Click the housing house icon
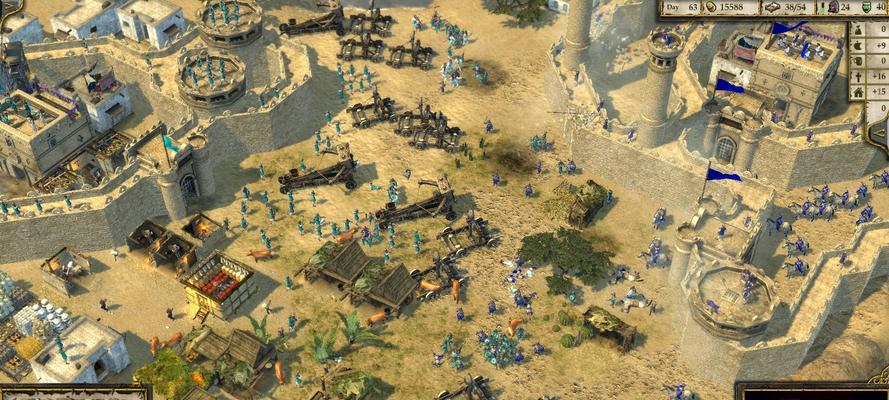Image resolution: width=889 pixels, height=400 pixels. [x=858, y=92]
